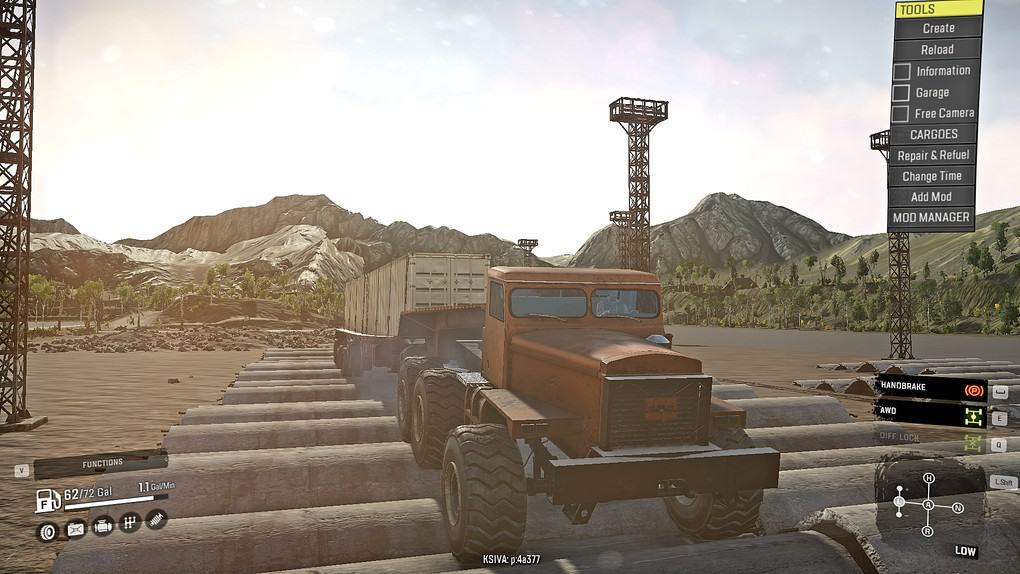Select the tire status icon
1020x574 pixels.
click(x=47, y=530)
